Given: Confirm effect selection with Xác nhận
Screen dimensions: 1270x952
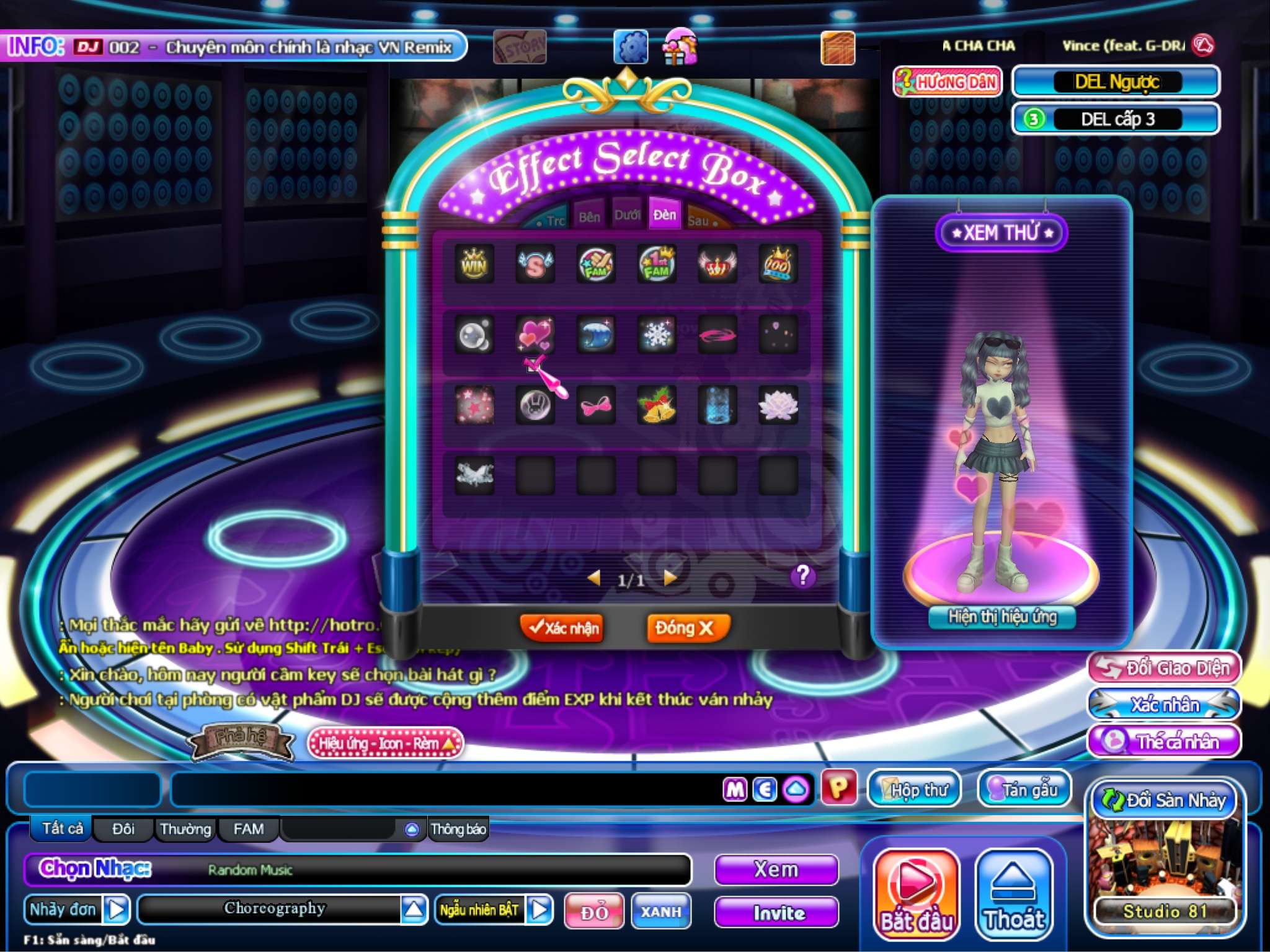Looking at the screenshot, I should [562, 628].
